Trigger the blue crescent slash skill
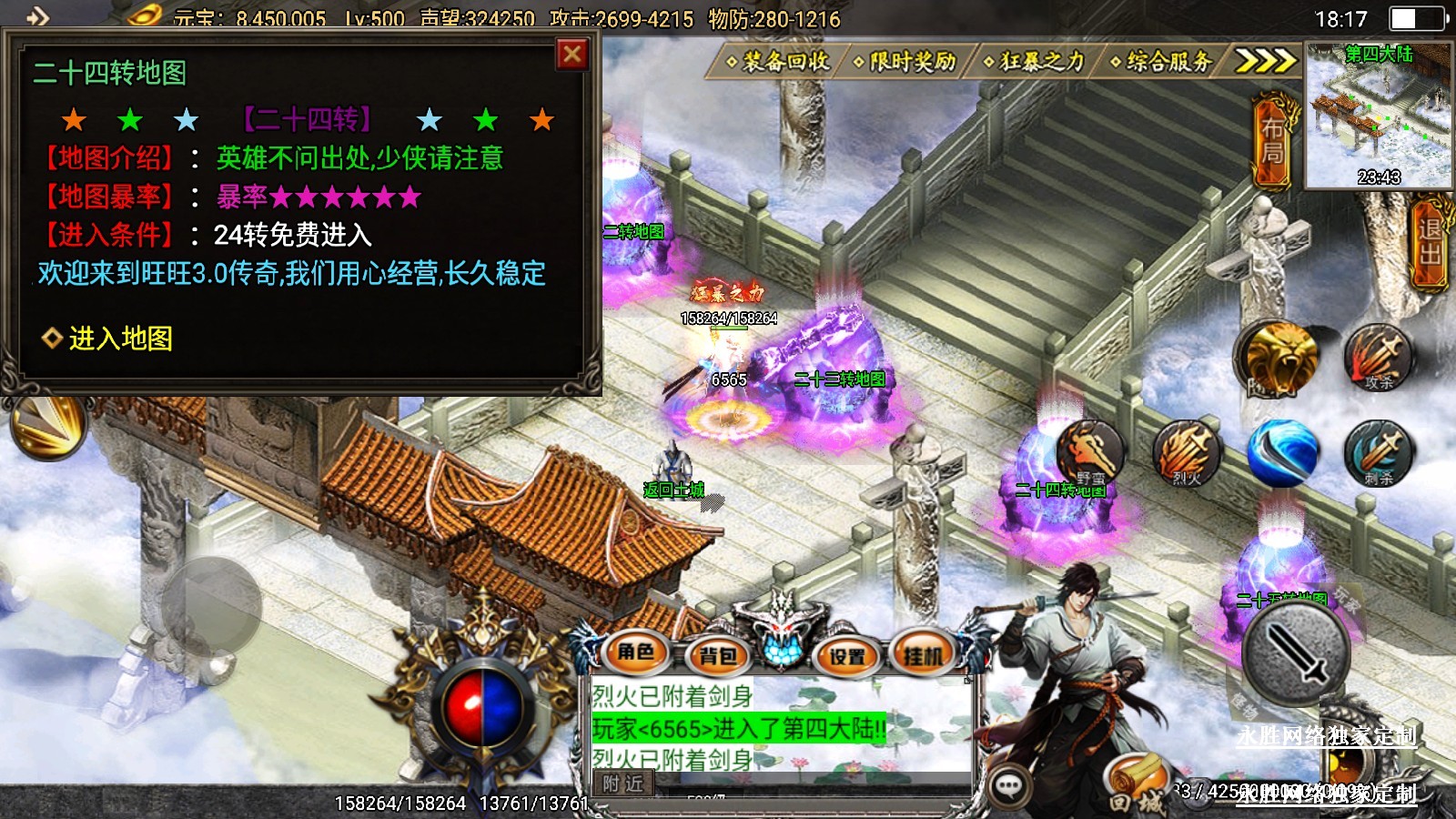 coord(1283,452)
